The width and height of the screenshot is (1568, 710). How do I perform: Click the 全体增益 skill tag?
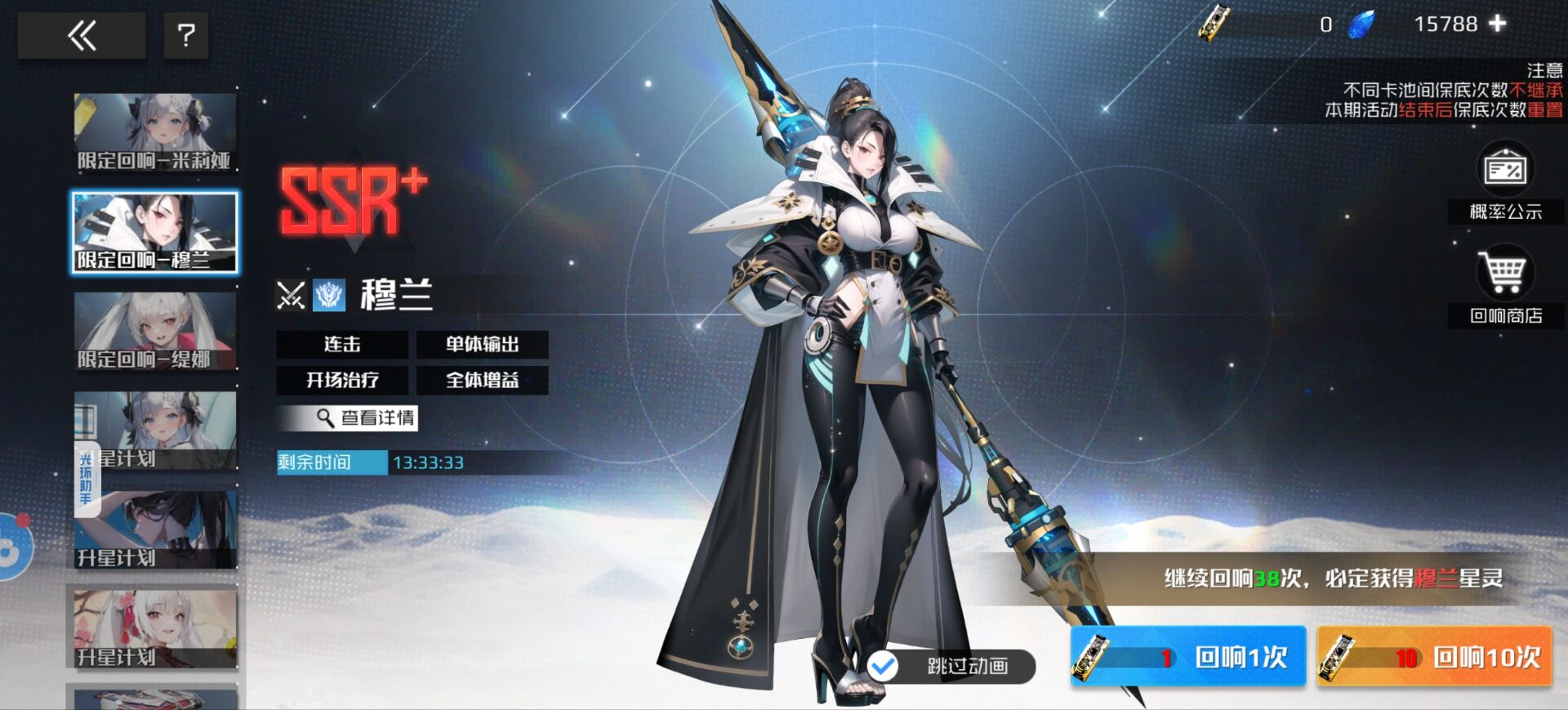(482, 380)
